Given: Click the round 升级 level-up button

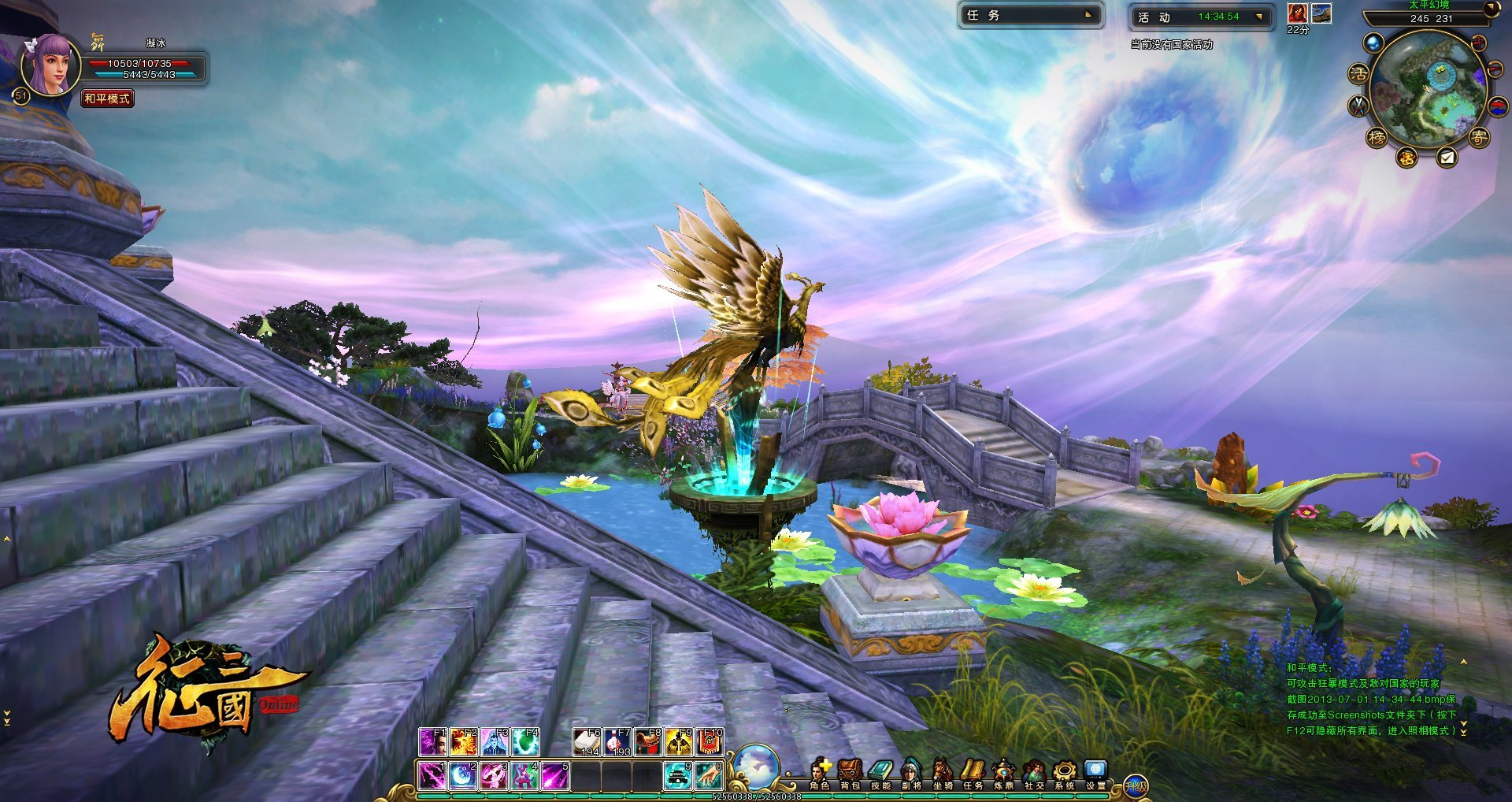Looking at the screenshot, I should pos(1136,785).
